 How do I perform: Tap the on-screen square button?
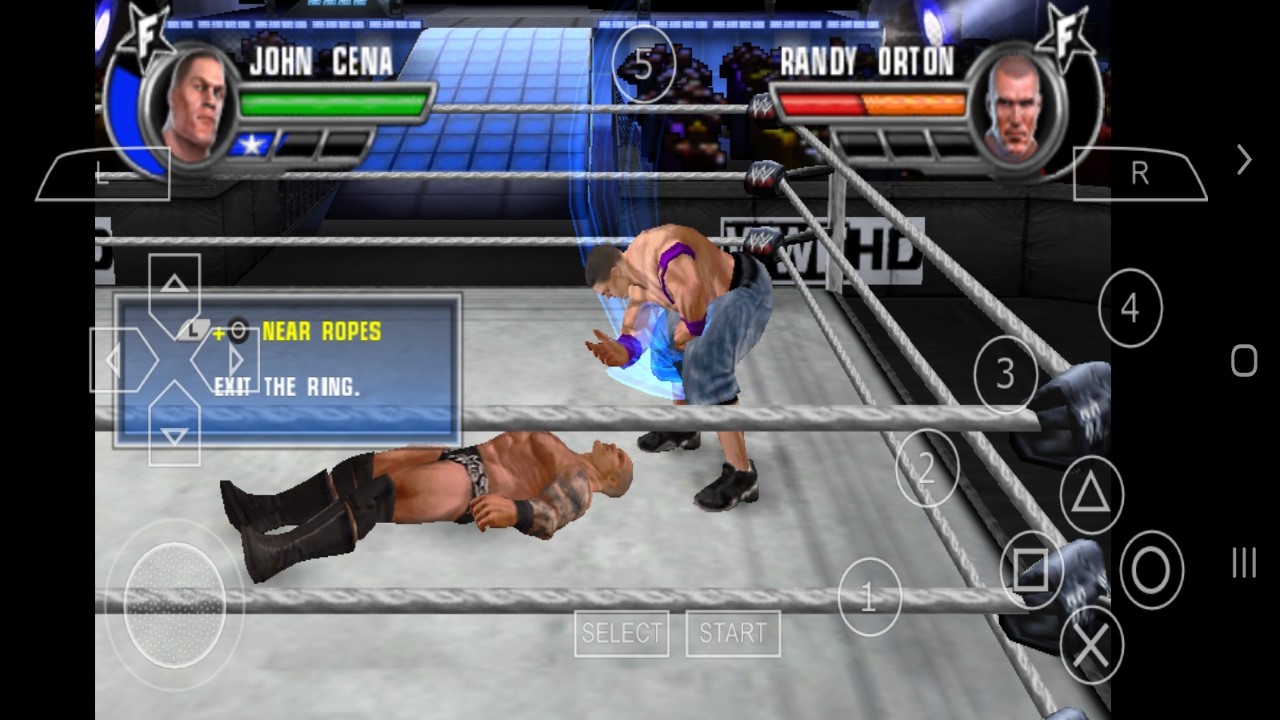(1031, 570)
